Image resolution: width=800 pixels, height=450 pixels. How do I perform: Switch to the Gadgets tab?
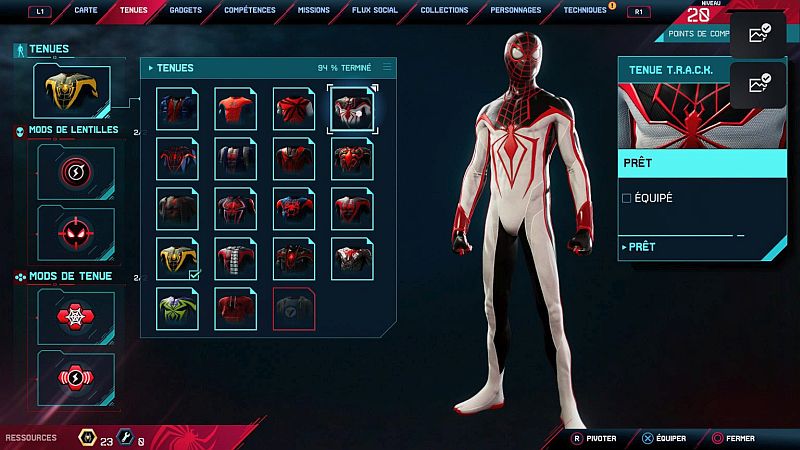(188, 10)
